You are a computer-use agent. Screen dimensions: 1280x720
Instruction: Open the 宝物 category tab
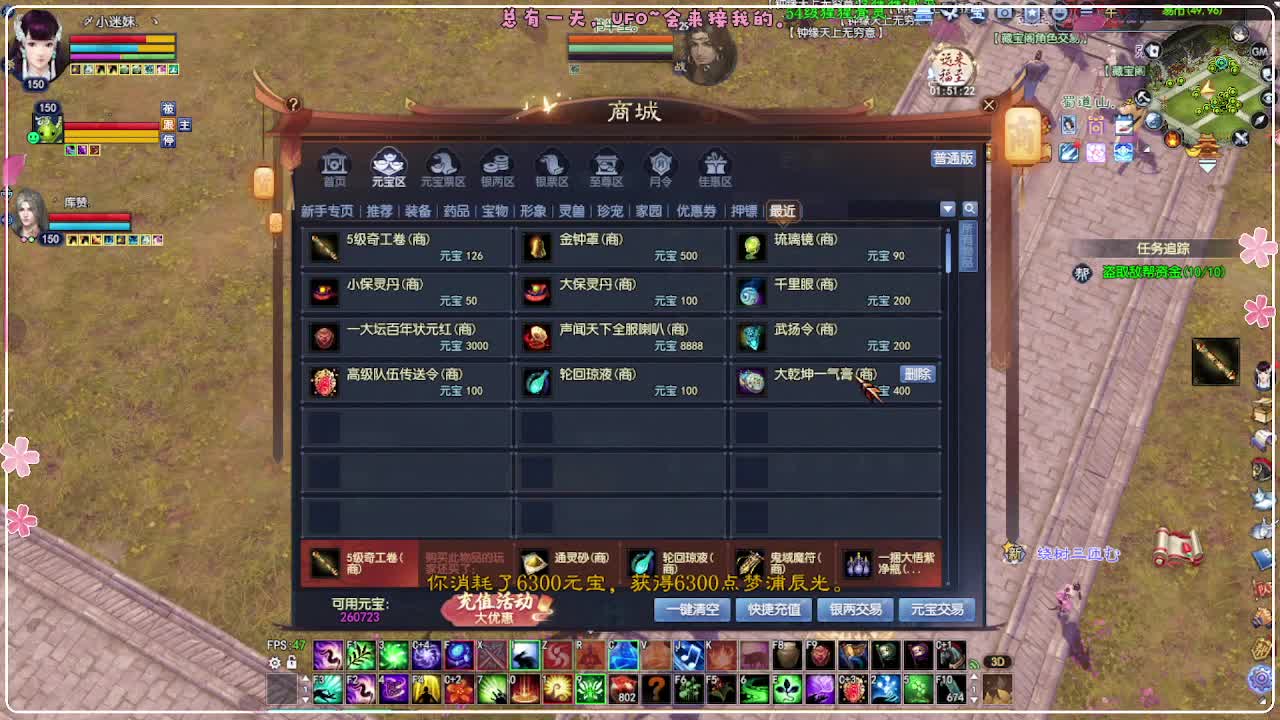[495, 211]
